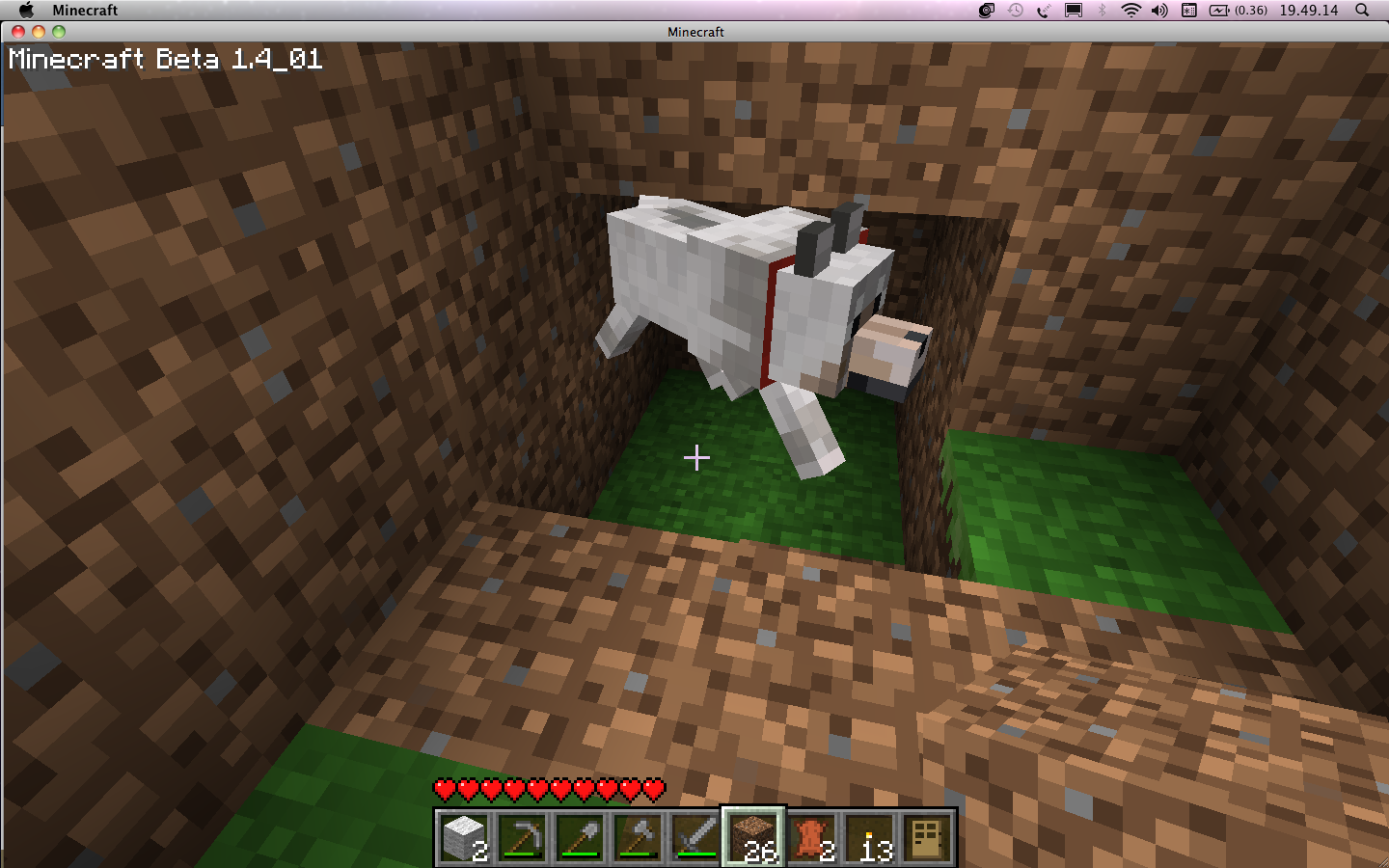Select the dirt block stack of 26

point(752,837)
